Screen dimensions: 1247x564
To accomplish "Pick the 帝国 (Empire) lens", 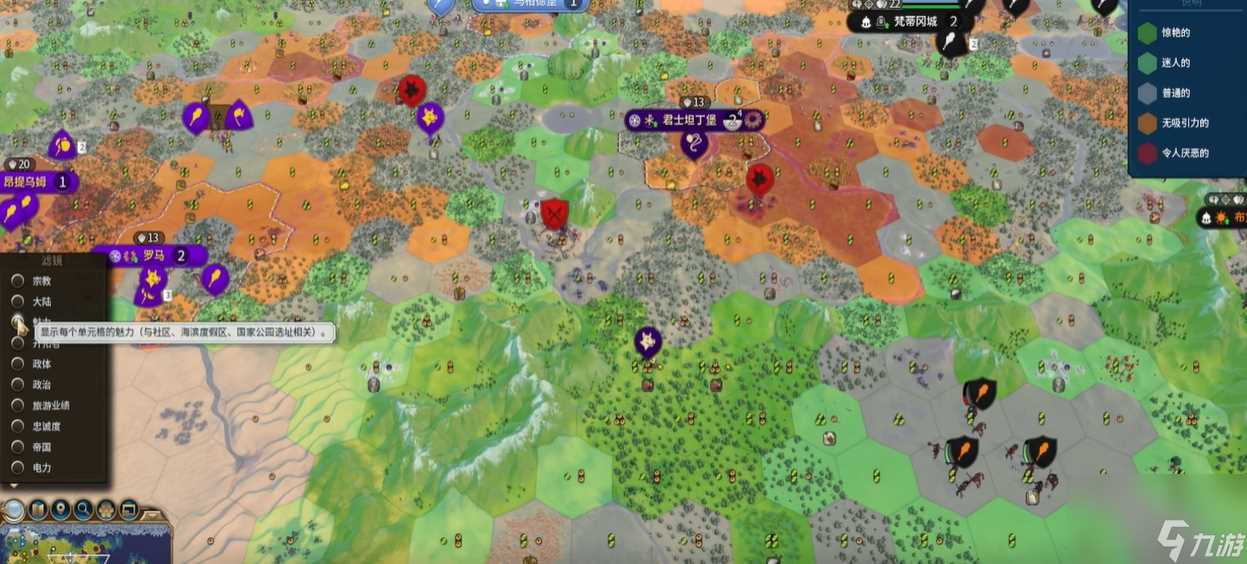I will click(18, 447).
